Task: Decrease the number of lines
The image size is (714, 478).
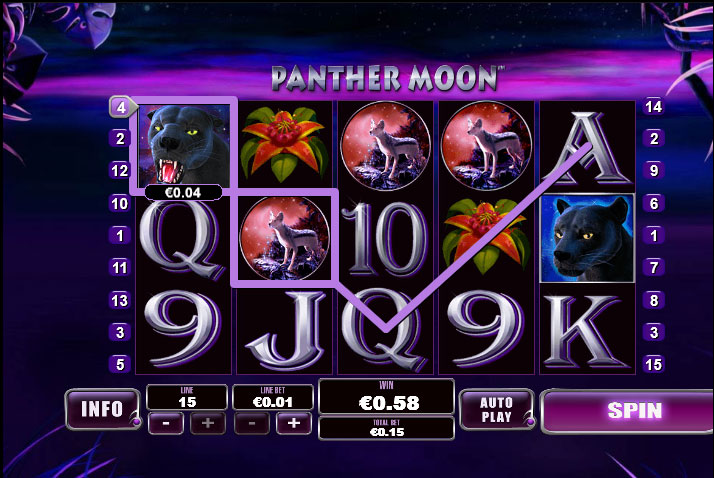Action: click(x=163, y=423)
